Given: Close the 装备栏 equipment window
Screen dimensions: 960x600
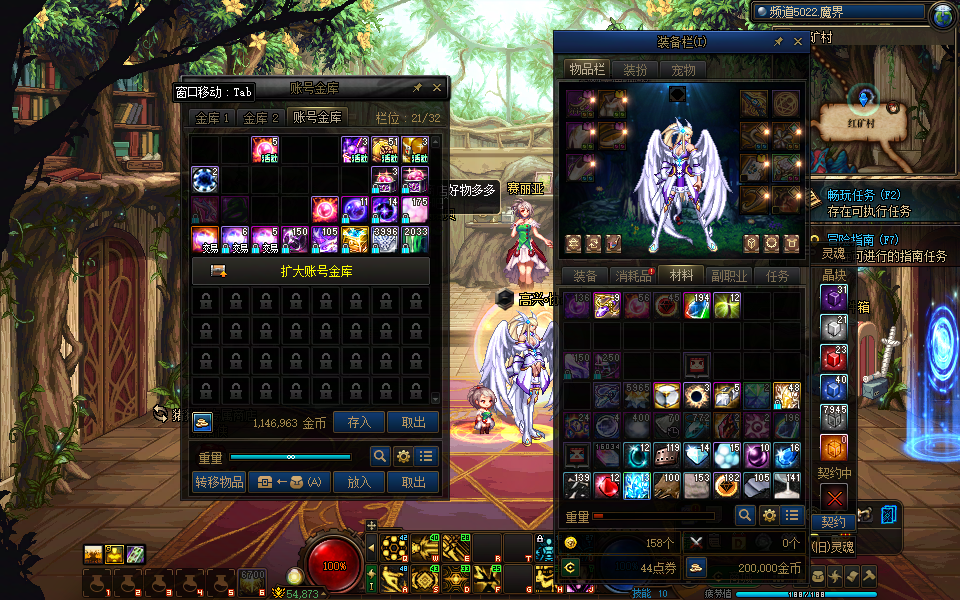Looking at the screenshot, I should (798, 42).
